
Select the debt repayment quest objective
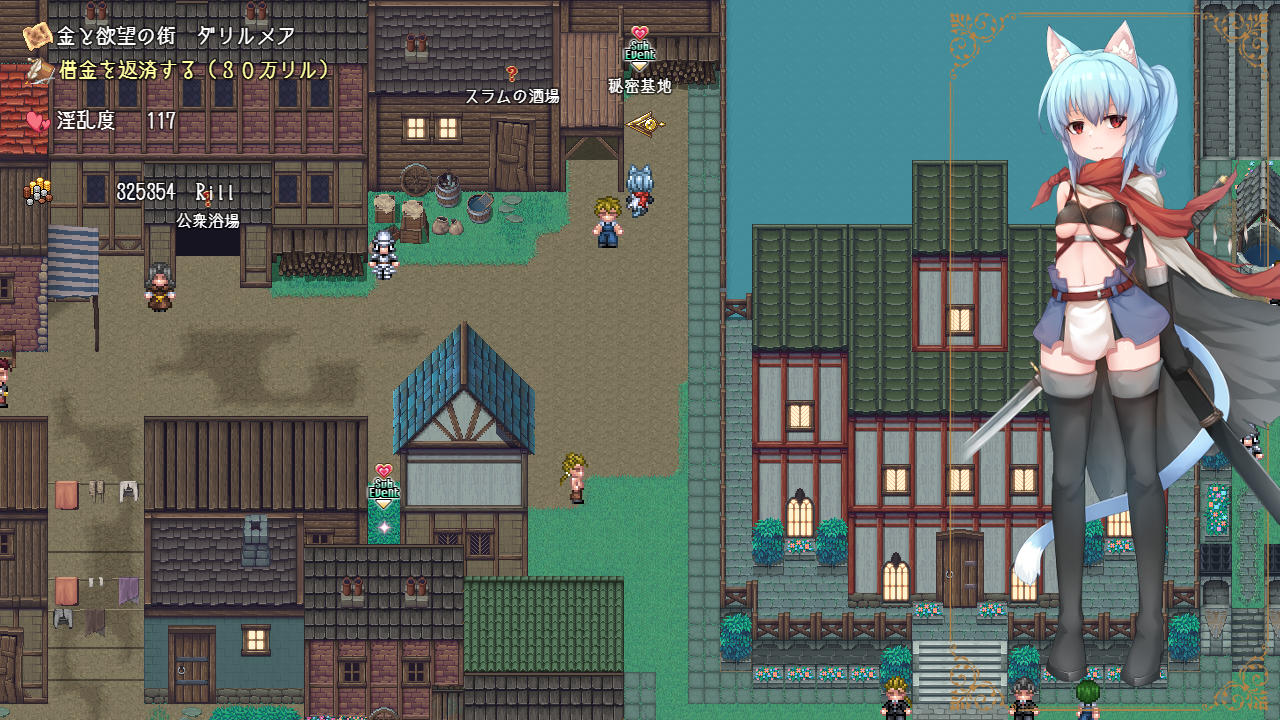click(193, 71)
